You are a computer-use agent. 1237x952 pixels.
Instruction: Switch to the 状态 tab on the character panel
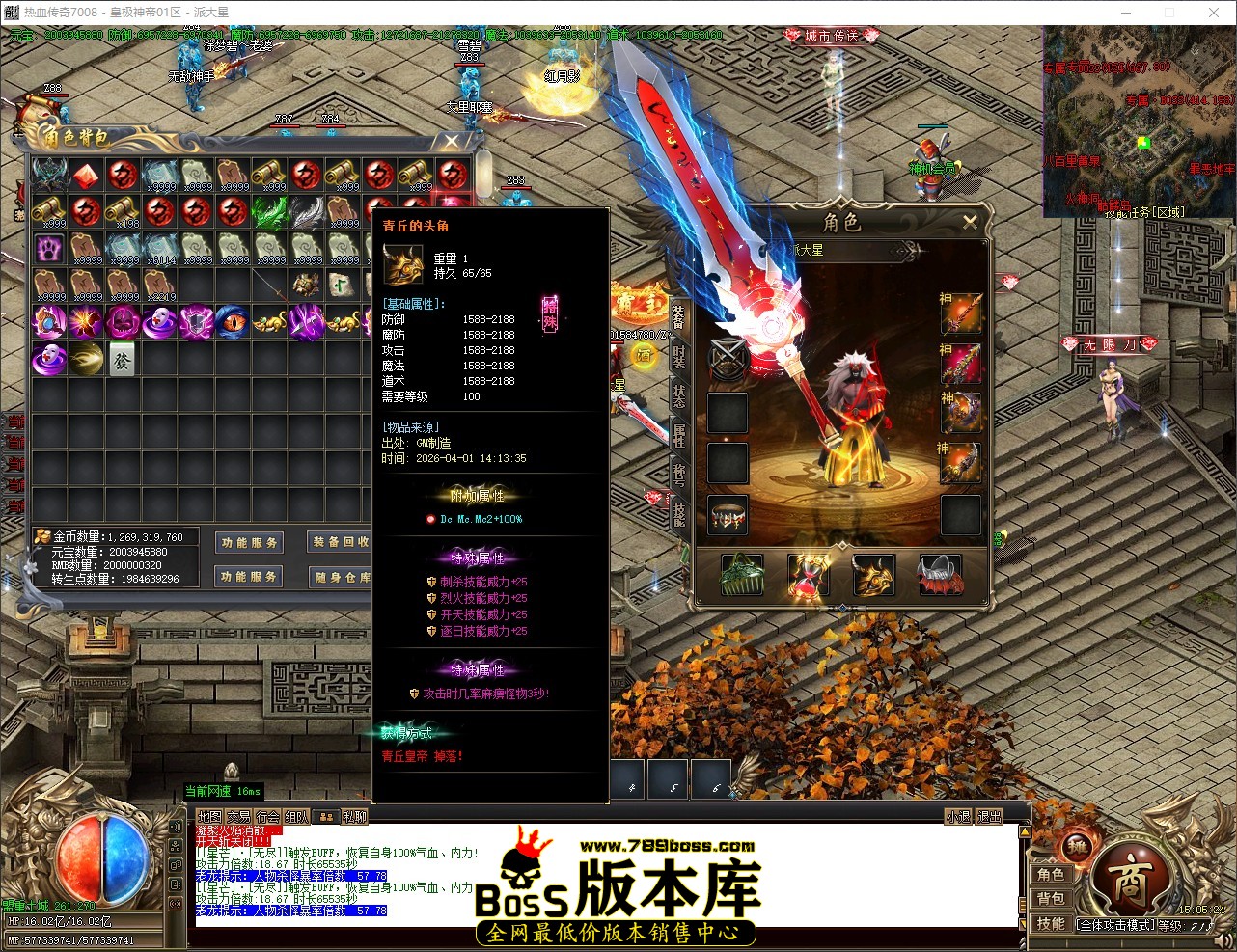click(x=677, y=397)
